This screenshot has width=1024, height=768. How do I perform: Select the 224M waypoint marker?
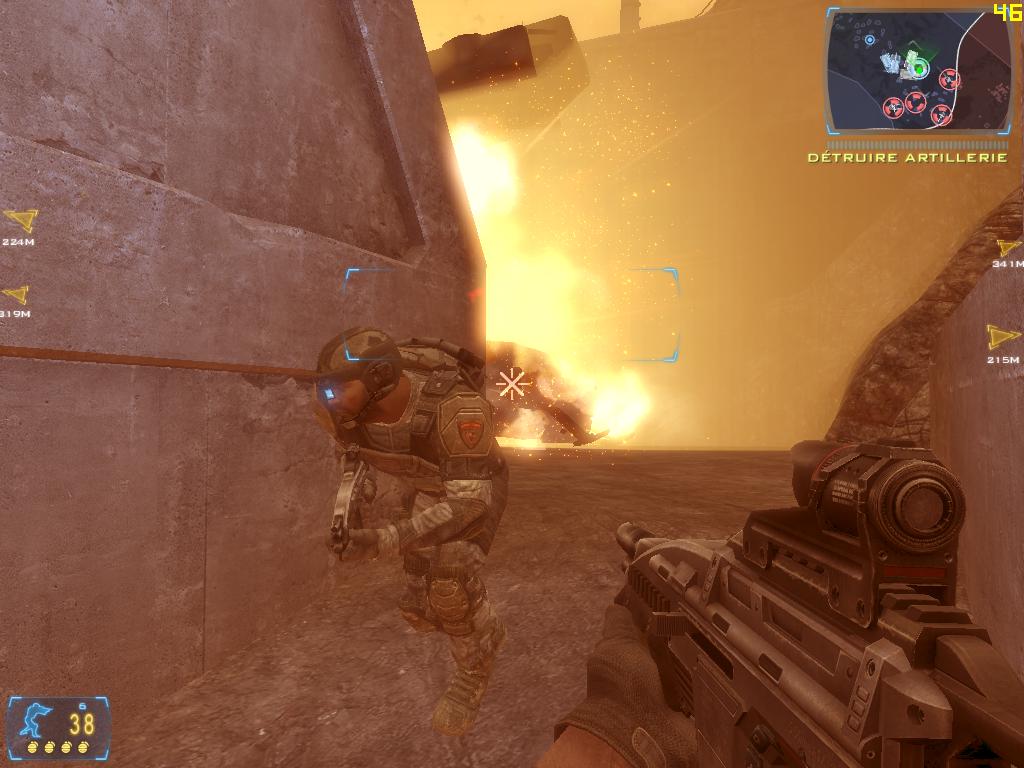[19, 220]
